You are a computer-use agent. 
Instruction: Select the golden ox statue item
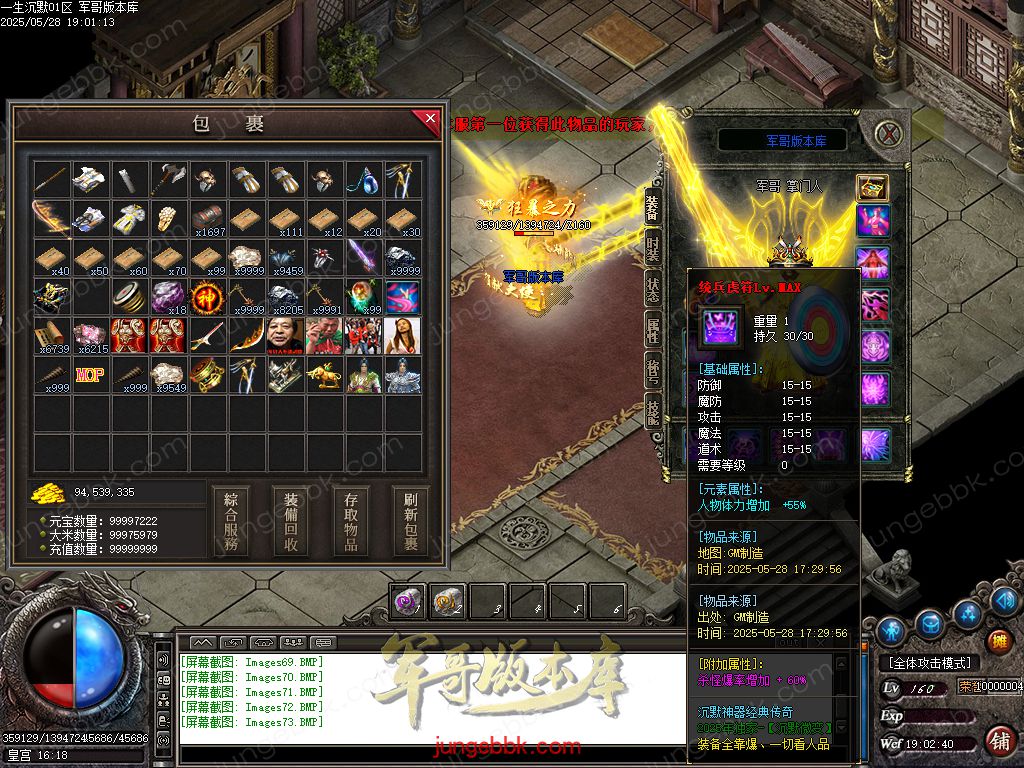coord(325,376)
